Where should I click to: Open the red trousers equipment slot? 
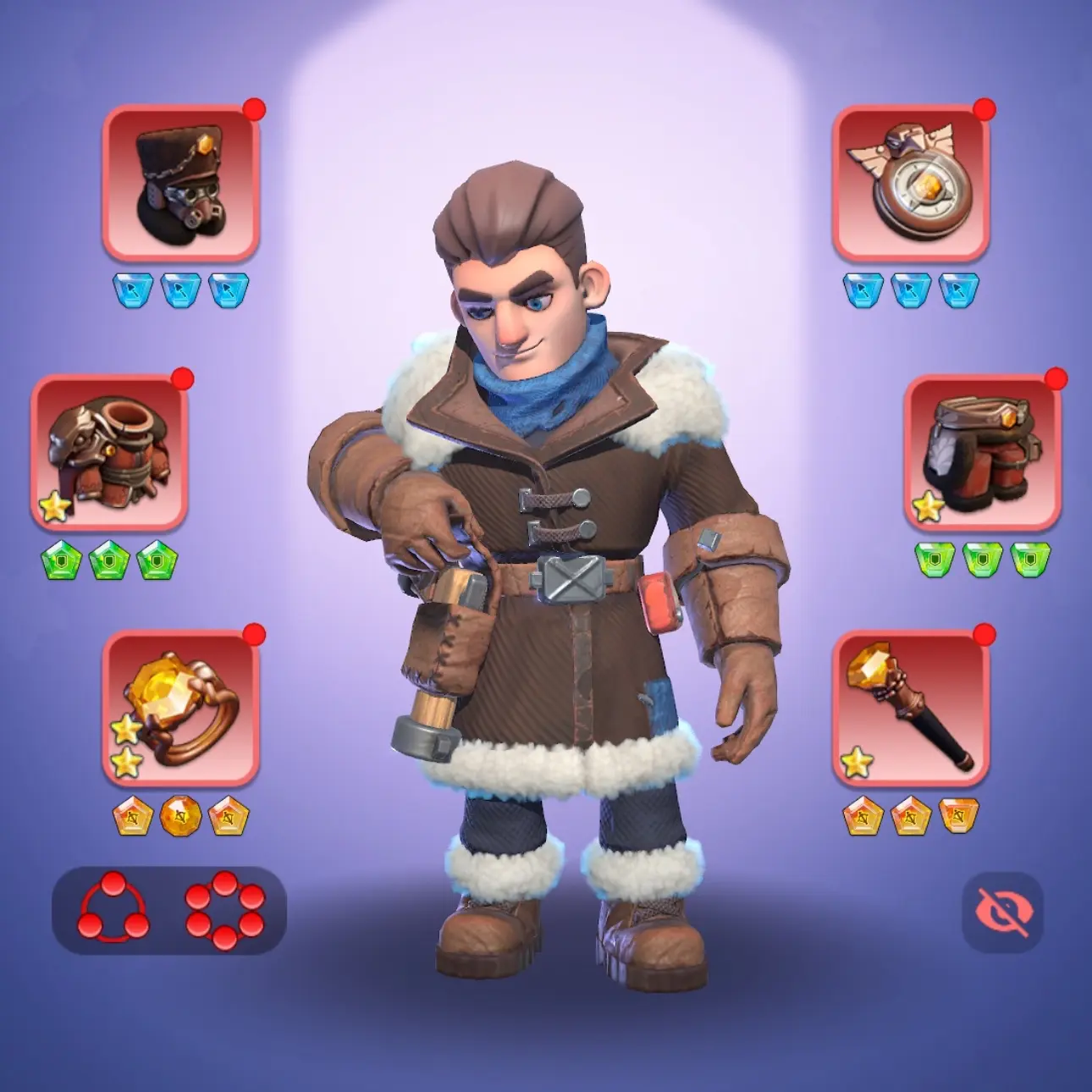tap(982, 453)
